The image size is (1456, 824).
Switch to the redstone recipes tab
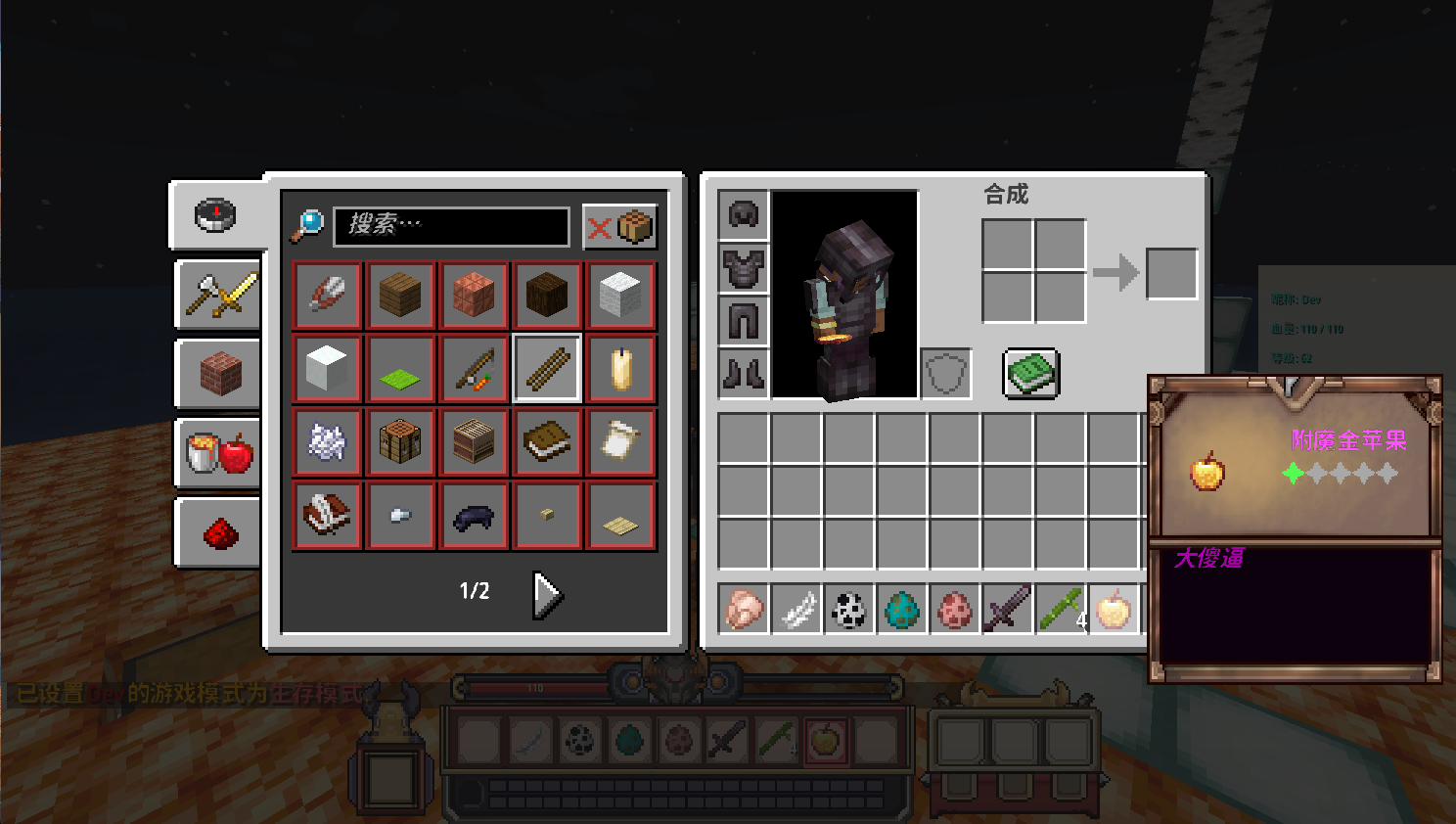(219, 532)
